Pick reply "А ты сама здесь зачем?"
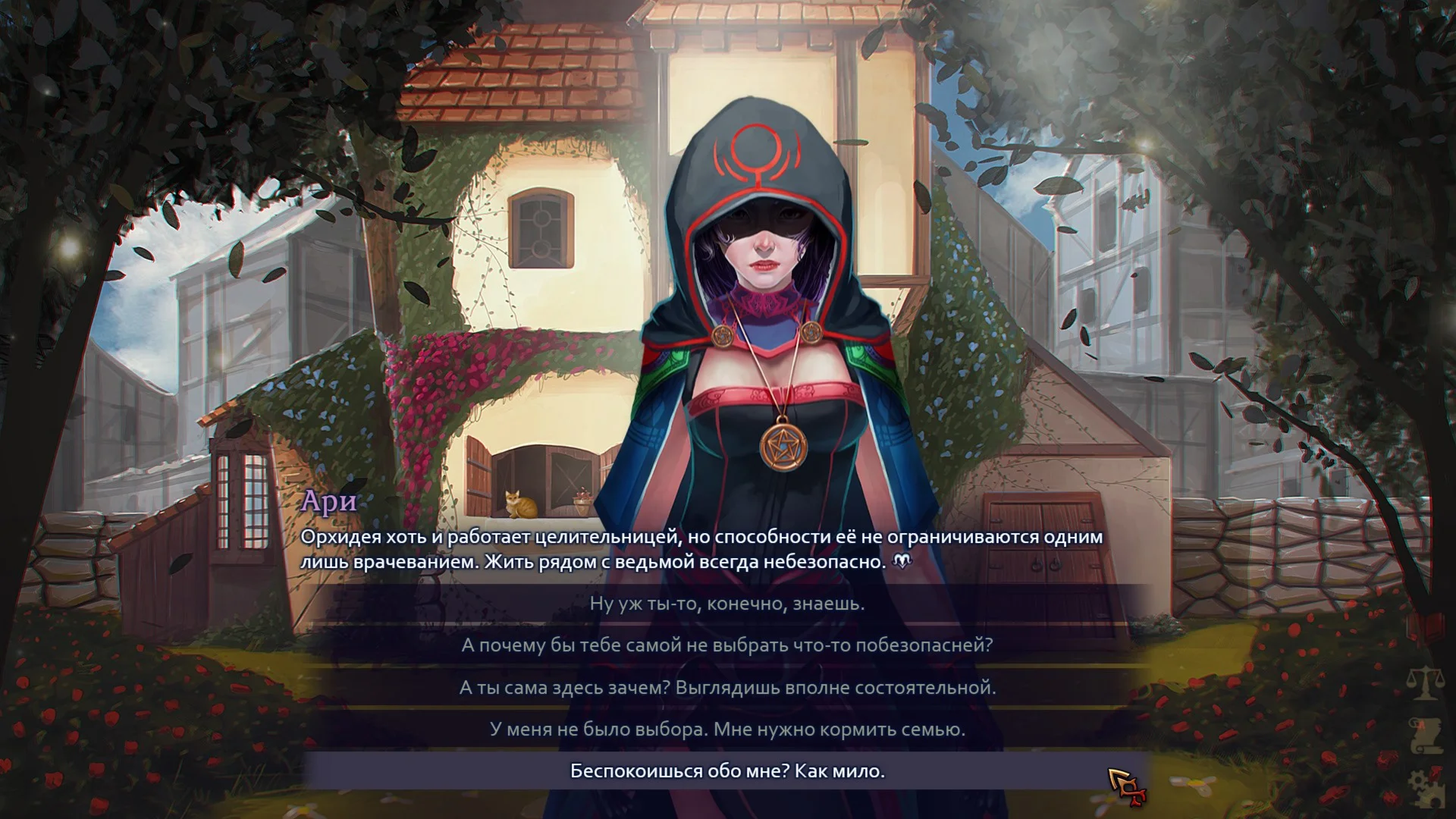Viewport: 1456px width, 819px height. point(726,688)
